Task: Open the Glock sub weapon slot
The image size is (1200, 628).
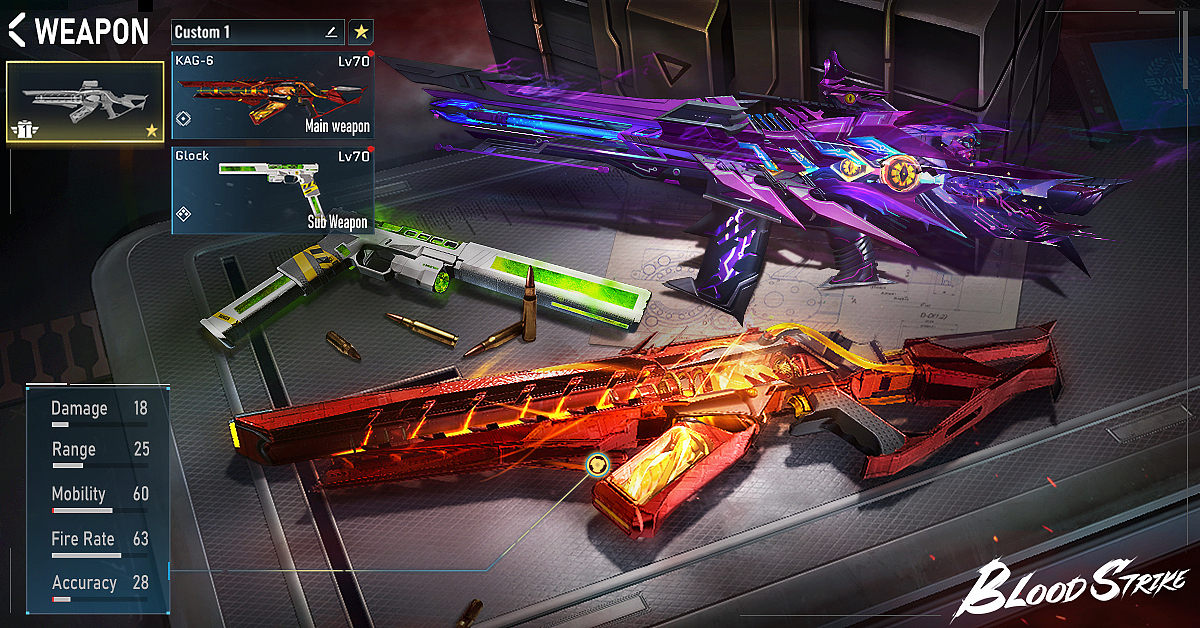Action: 272,190
